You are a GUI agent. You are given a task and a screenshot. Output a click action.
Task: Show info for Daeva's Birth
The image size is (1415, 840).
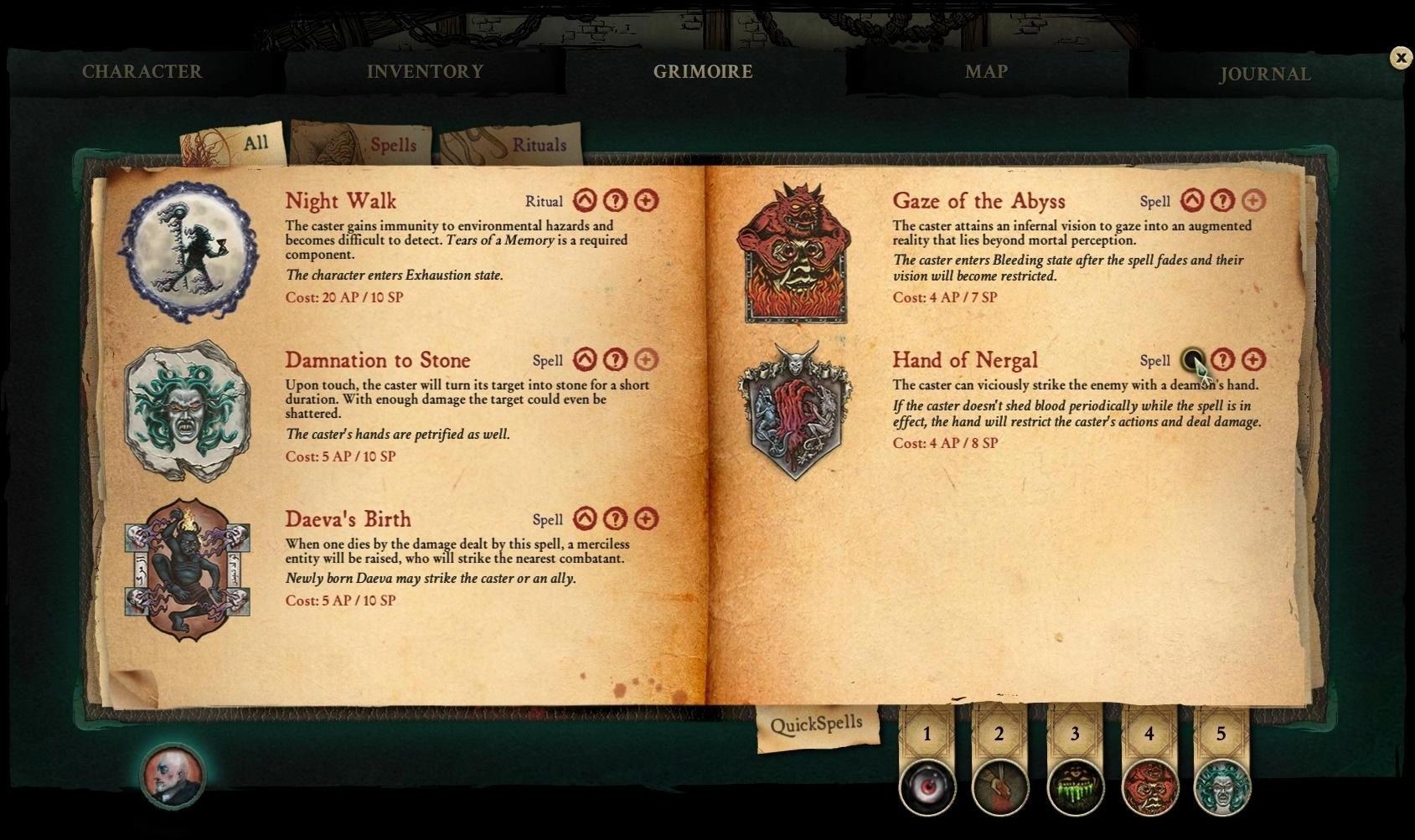pos(615,519)
